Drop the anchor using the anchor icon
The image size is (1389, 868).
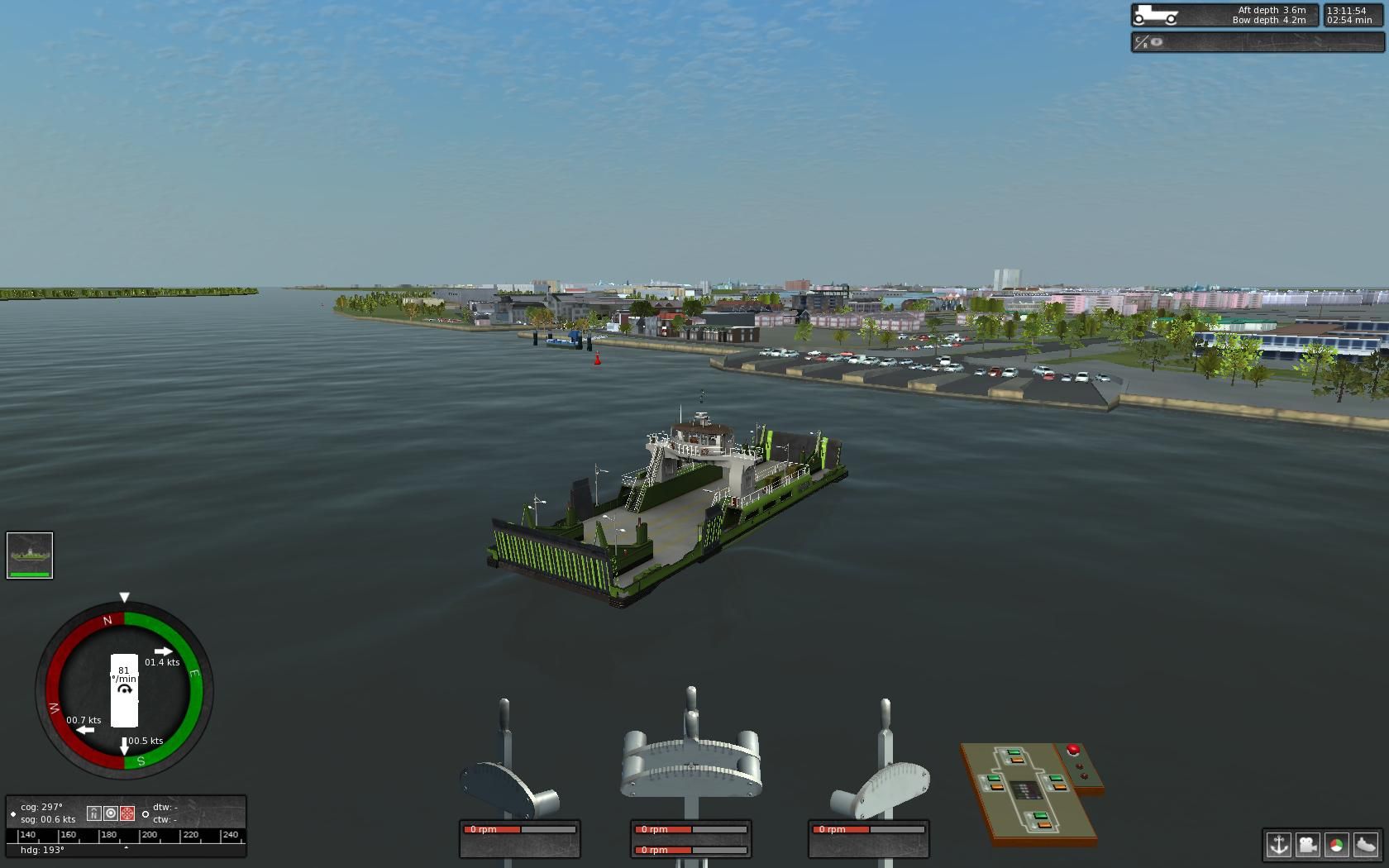pos(1278,844)
